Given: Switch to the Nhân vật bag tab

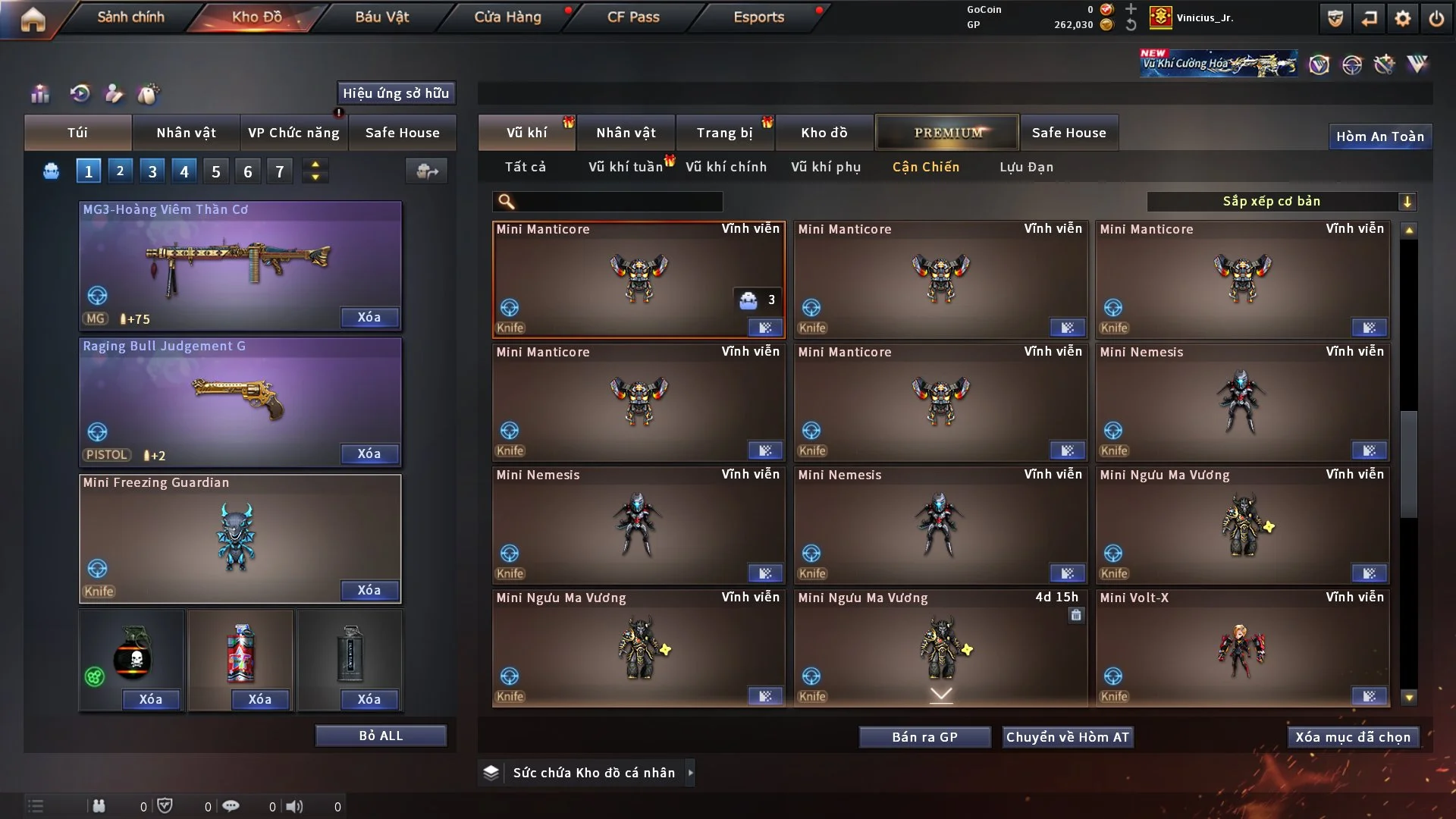Looking at the screenshot, I should pyautogui.click(x=186, y=133).
